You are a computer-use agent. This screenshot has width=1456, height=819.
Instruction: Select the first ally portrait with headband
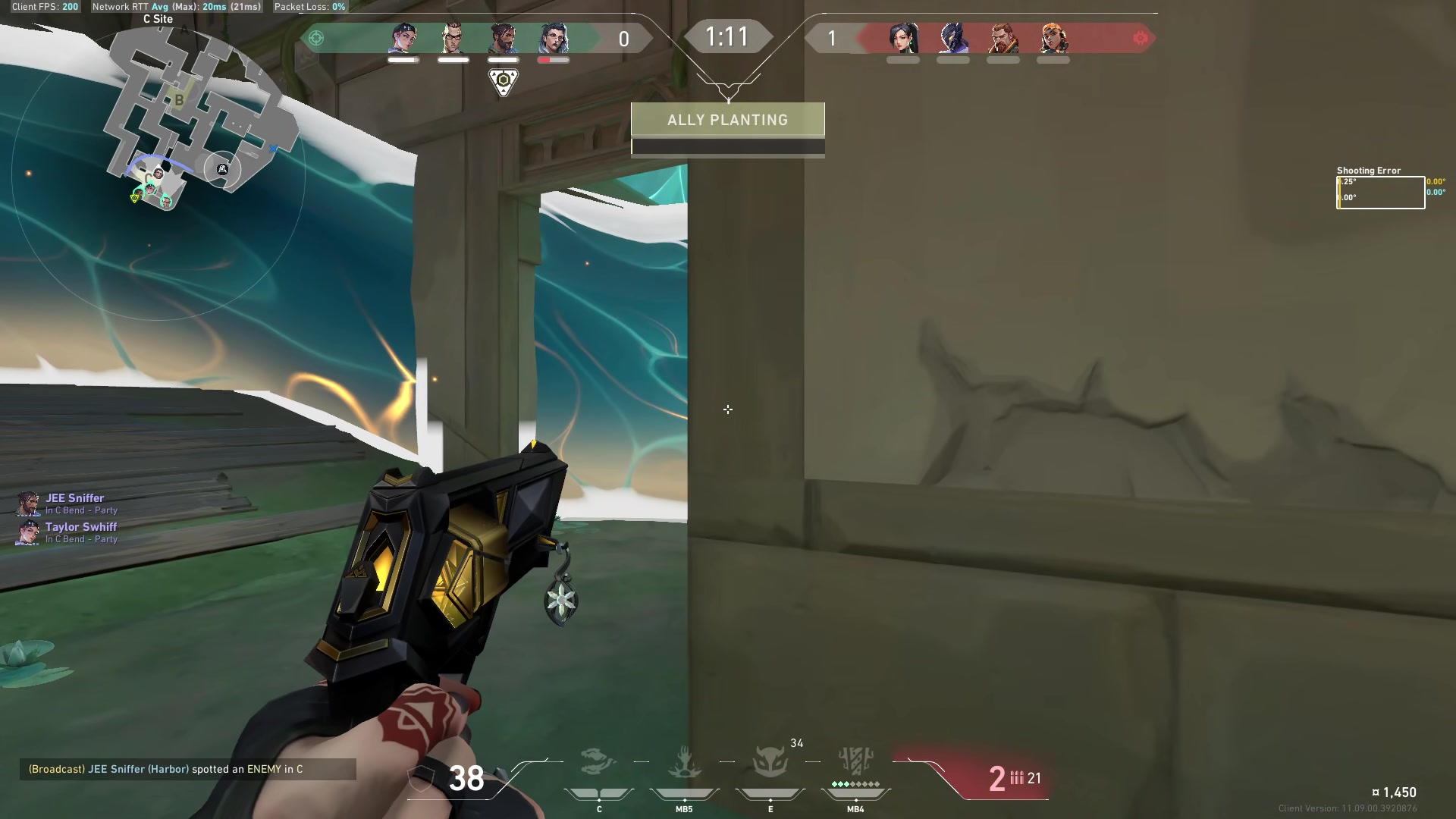(403, 38)
